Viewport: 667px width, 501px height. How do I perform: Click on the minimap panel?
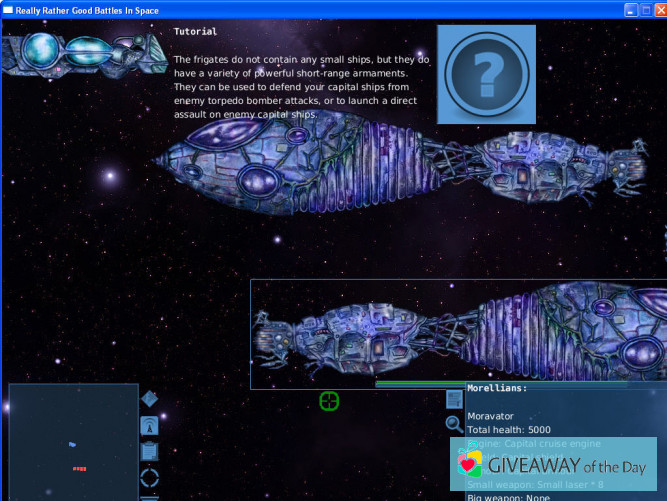pos(73,443)
